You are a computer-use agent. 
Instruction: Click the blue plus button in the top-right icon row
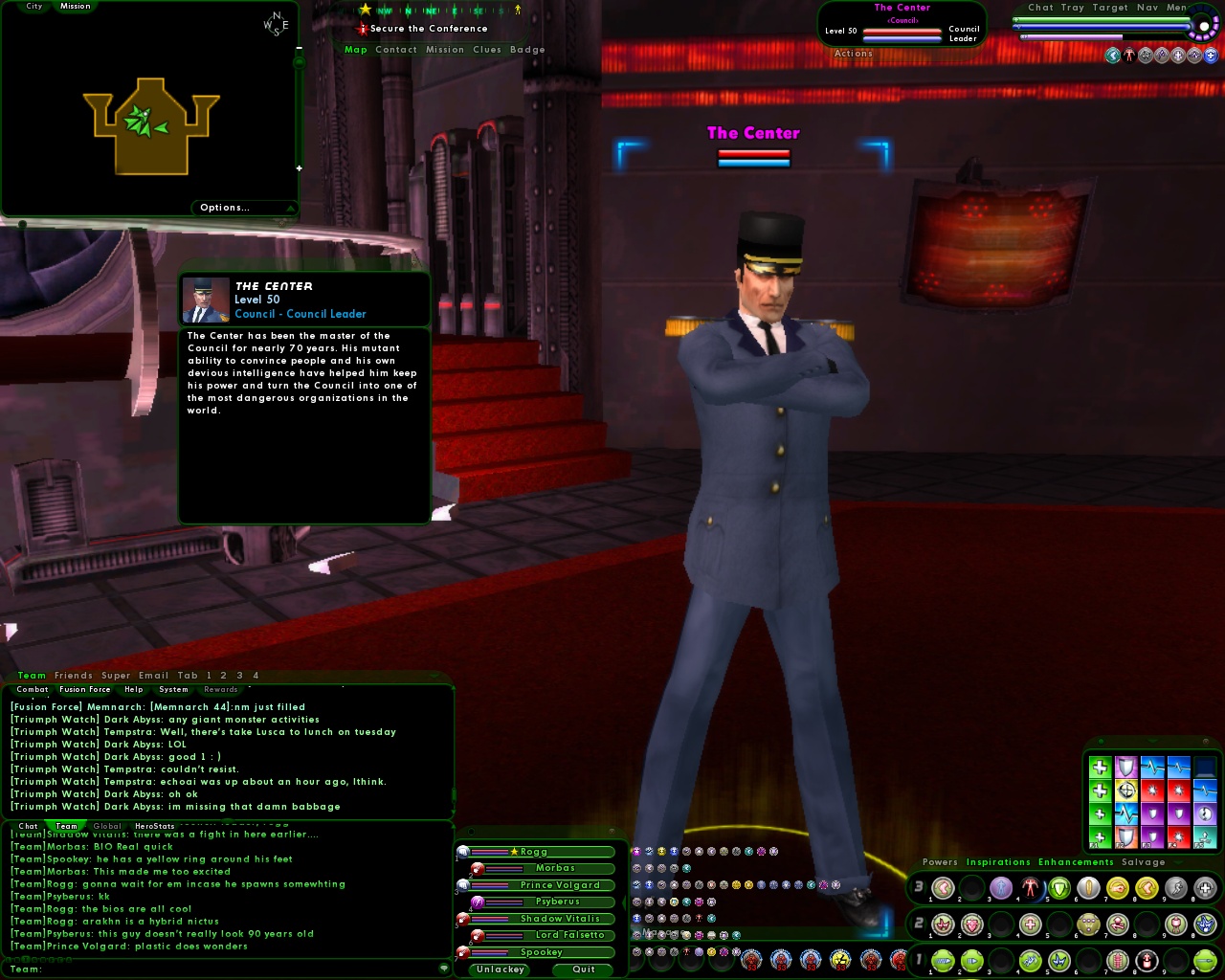click(1211, 56)
